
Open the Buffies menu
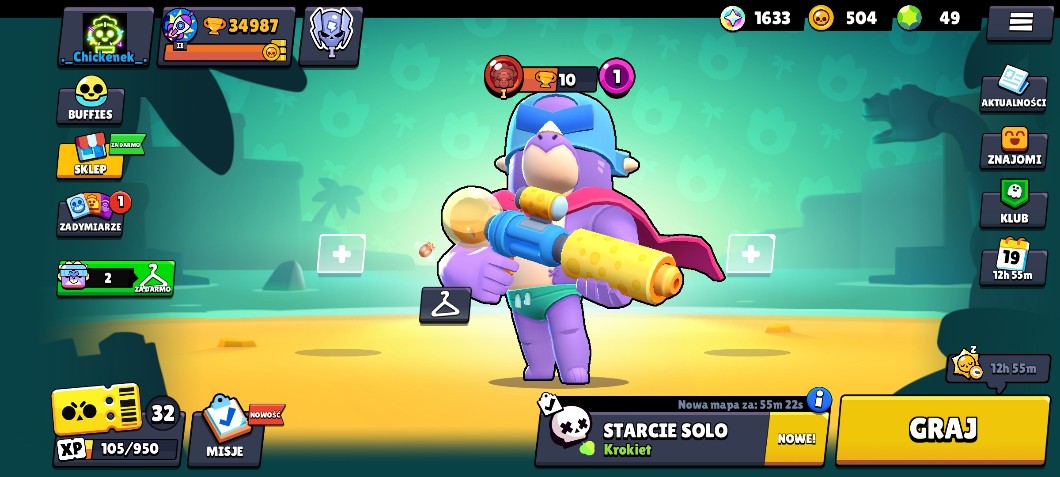[x=90, y=101]
